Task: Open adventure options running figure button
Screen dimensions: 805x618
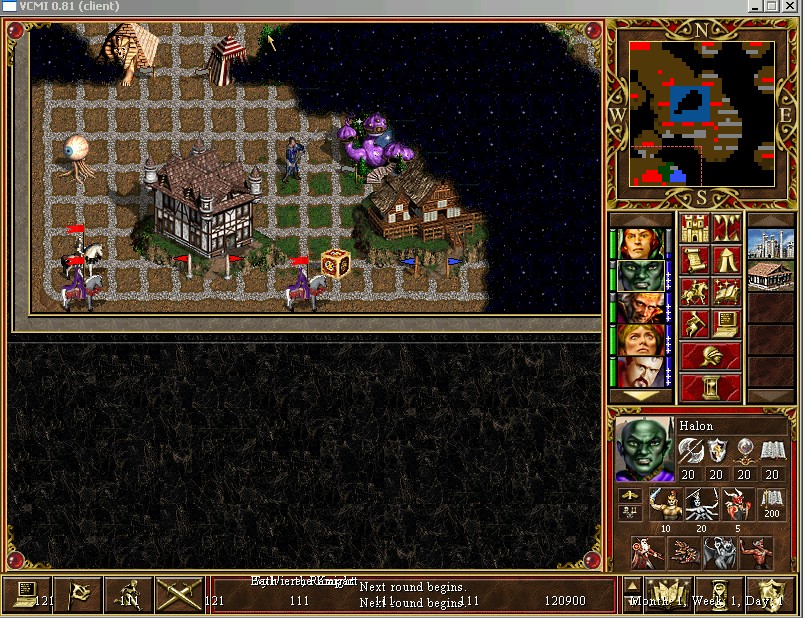Action: coord(694,324)
